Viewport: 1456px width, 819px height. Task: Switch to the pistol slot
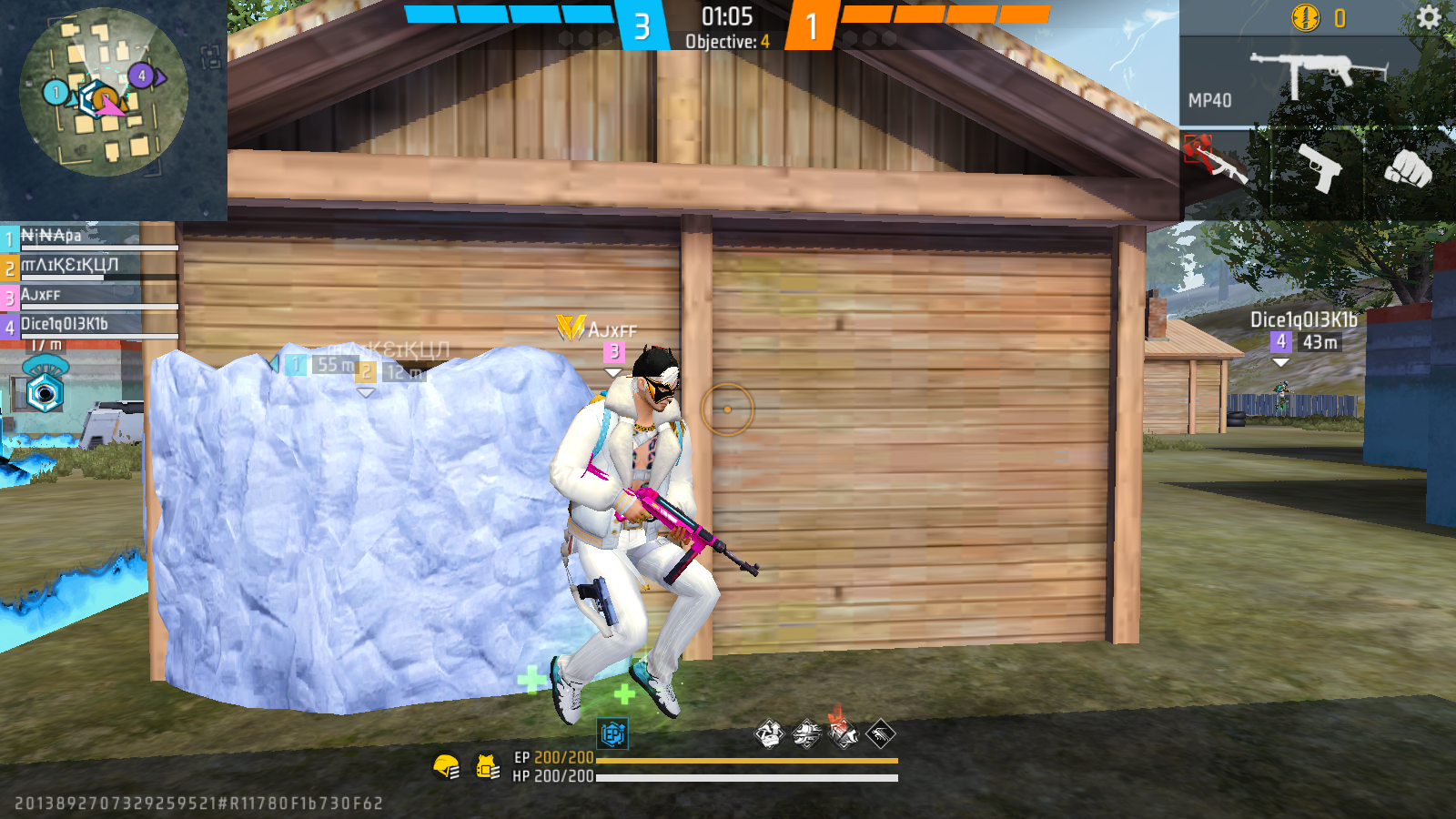pos(1317,167)
